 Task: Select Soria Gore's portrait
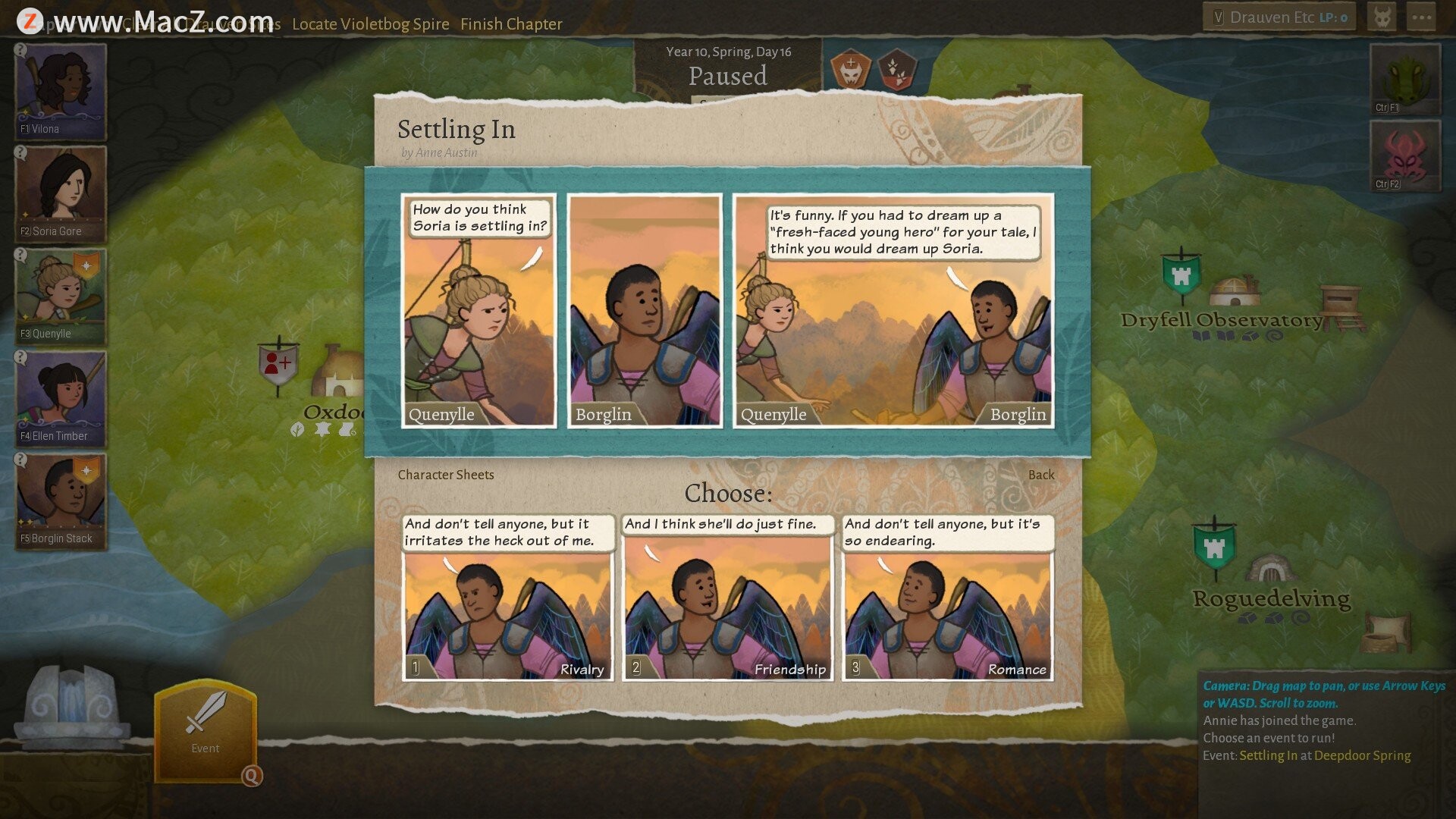click(x=61, y=193)
